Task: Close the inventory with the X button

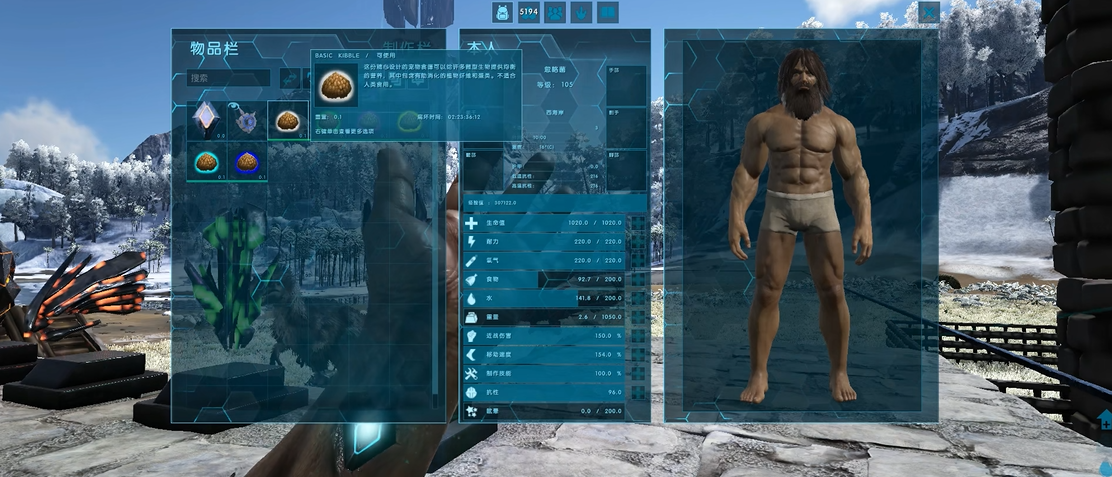Action: [x=929, y=12]
